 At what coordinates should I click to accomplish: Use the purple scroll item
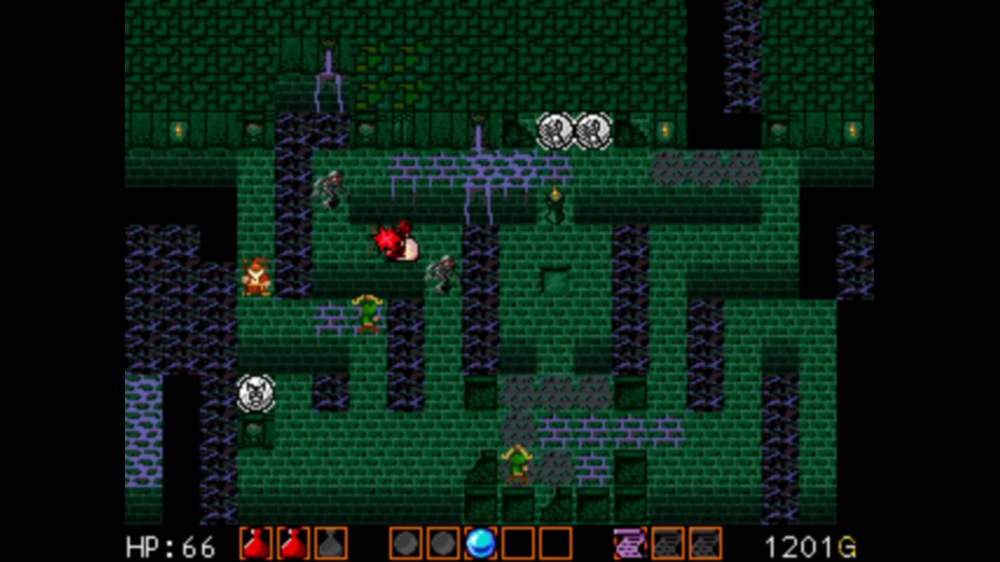(630, 543)
